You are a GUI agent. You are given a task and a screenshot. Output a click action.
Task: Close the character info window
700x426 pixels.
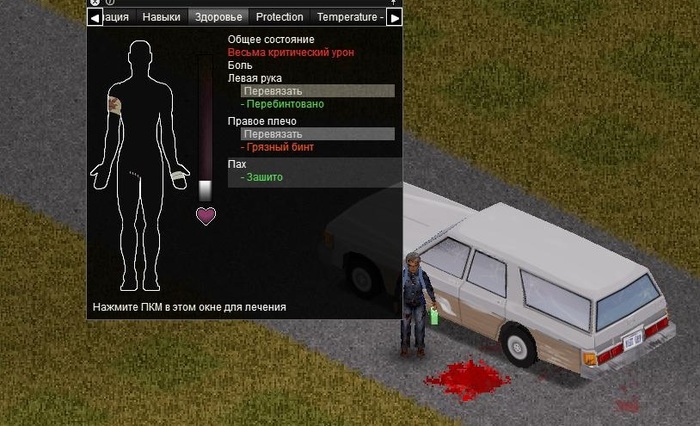[x=95, y=3]
